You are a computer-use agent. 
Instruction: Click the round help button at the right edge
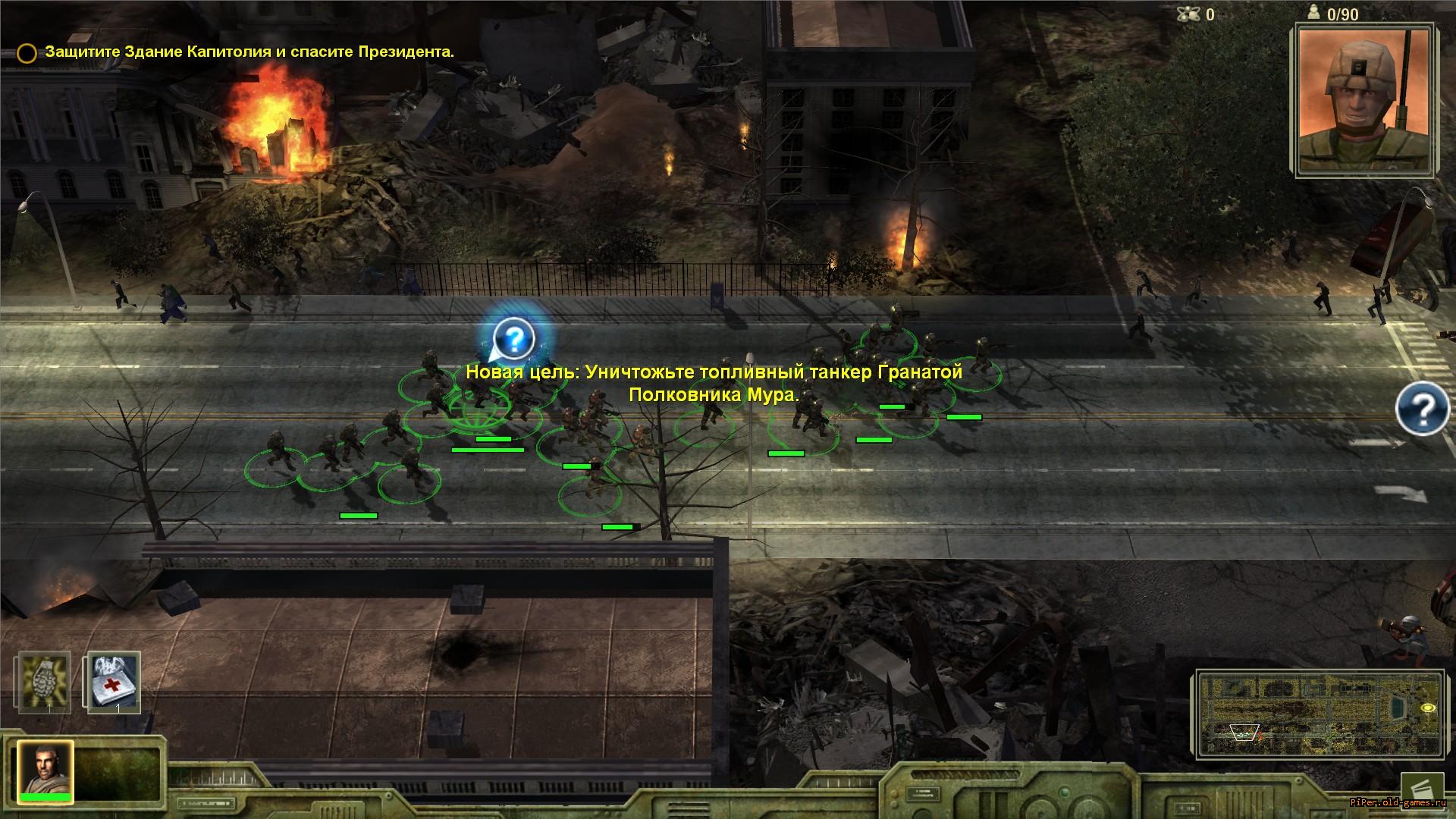pos(1423,409)
